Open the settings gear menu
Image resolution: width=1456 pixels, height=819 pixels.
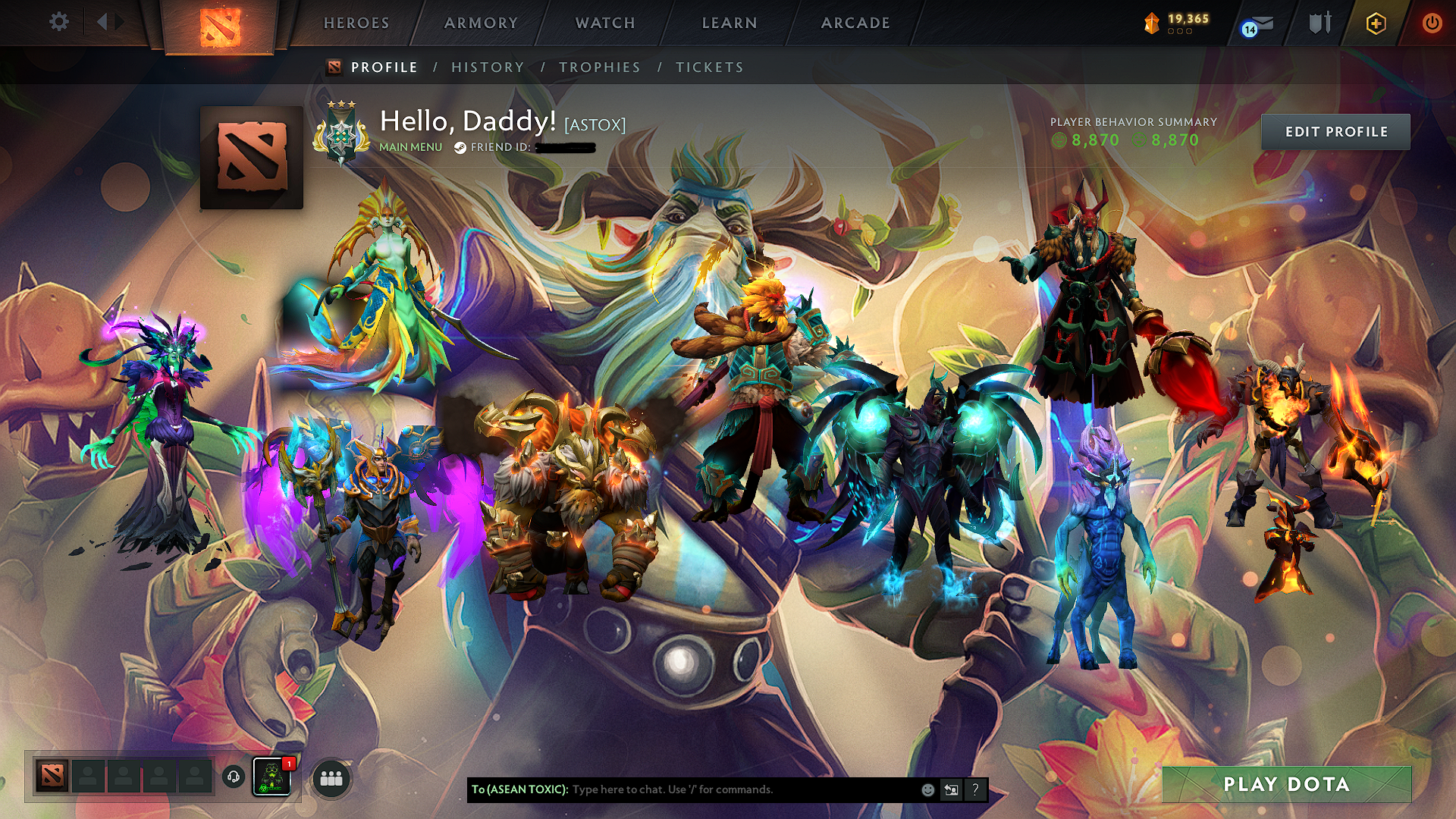[x=58, y=22]
